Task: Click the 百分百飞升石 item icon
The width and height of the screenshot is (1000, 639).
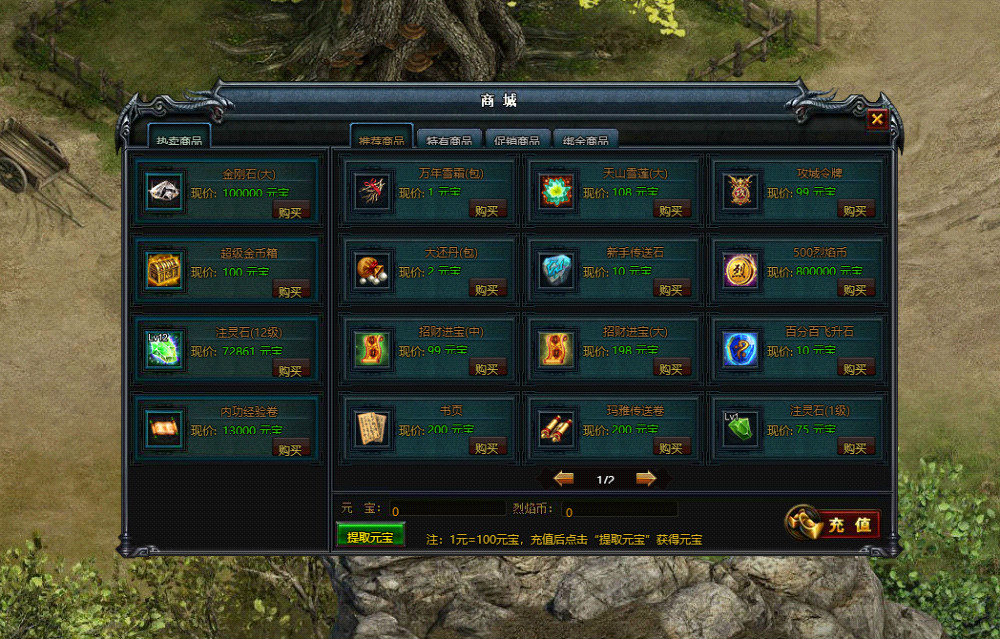Action: pyautogui.click(x=741, y=348)
